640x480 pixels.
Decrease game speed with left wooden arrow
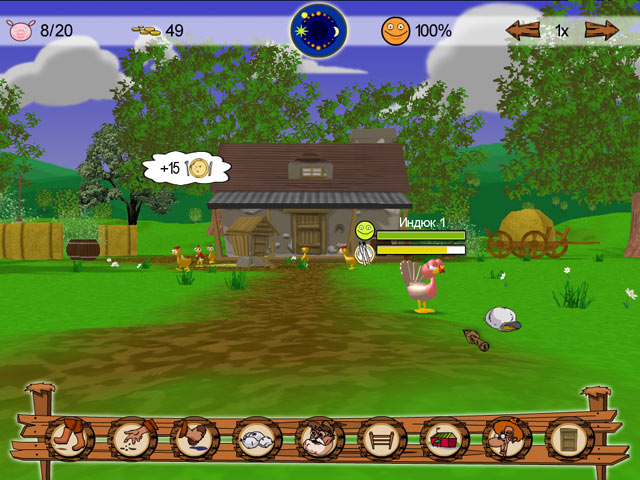click(x=523, y=30)
